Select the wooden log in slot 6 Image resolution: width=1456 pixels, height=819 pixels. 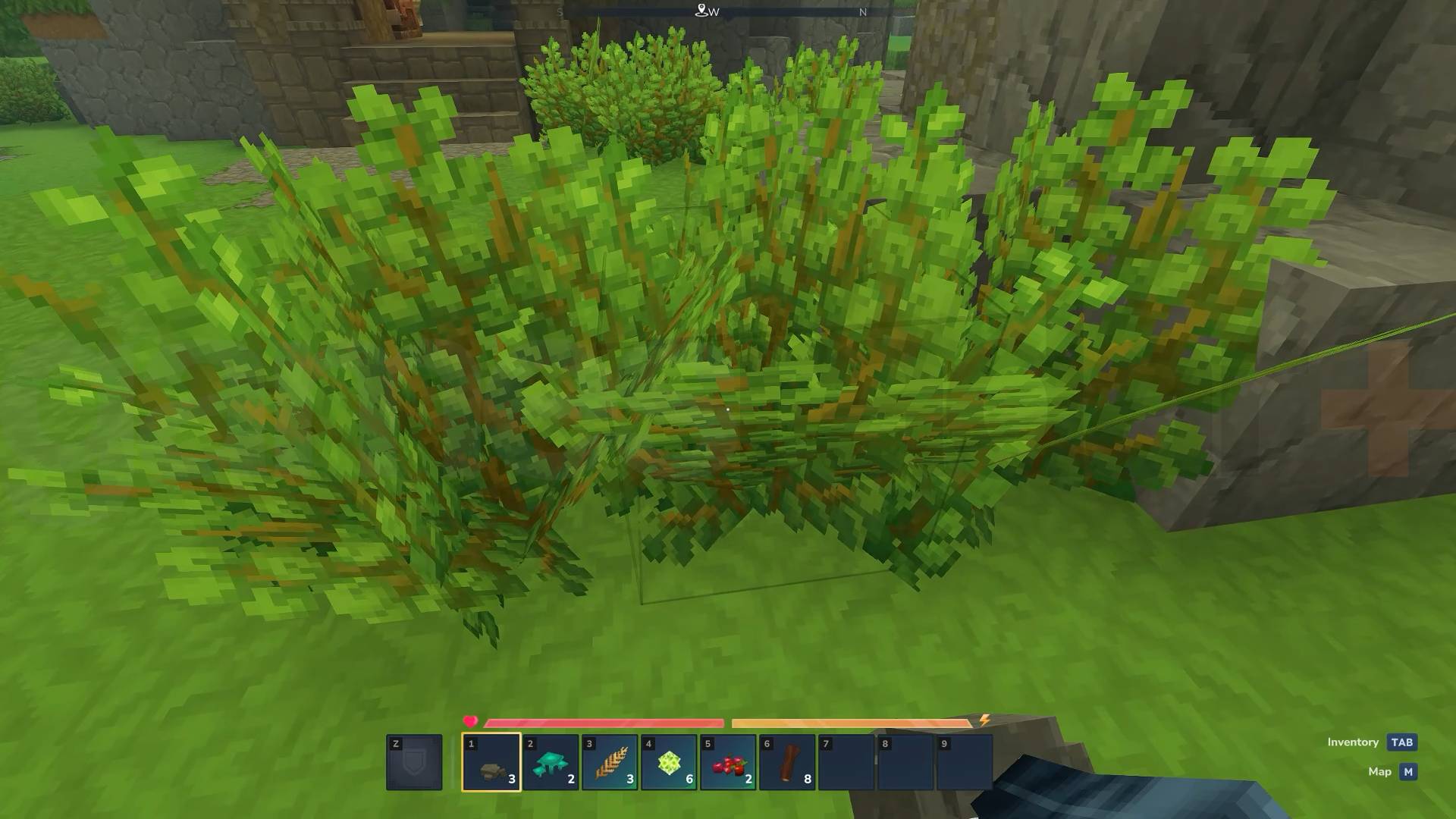787,762
